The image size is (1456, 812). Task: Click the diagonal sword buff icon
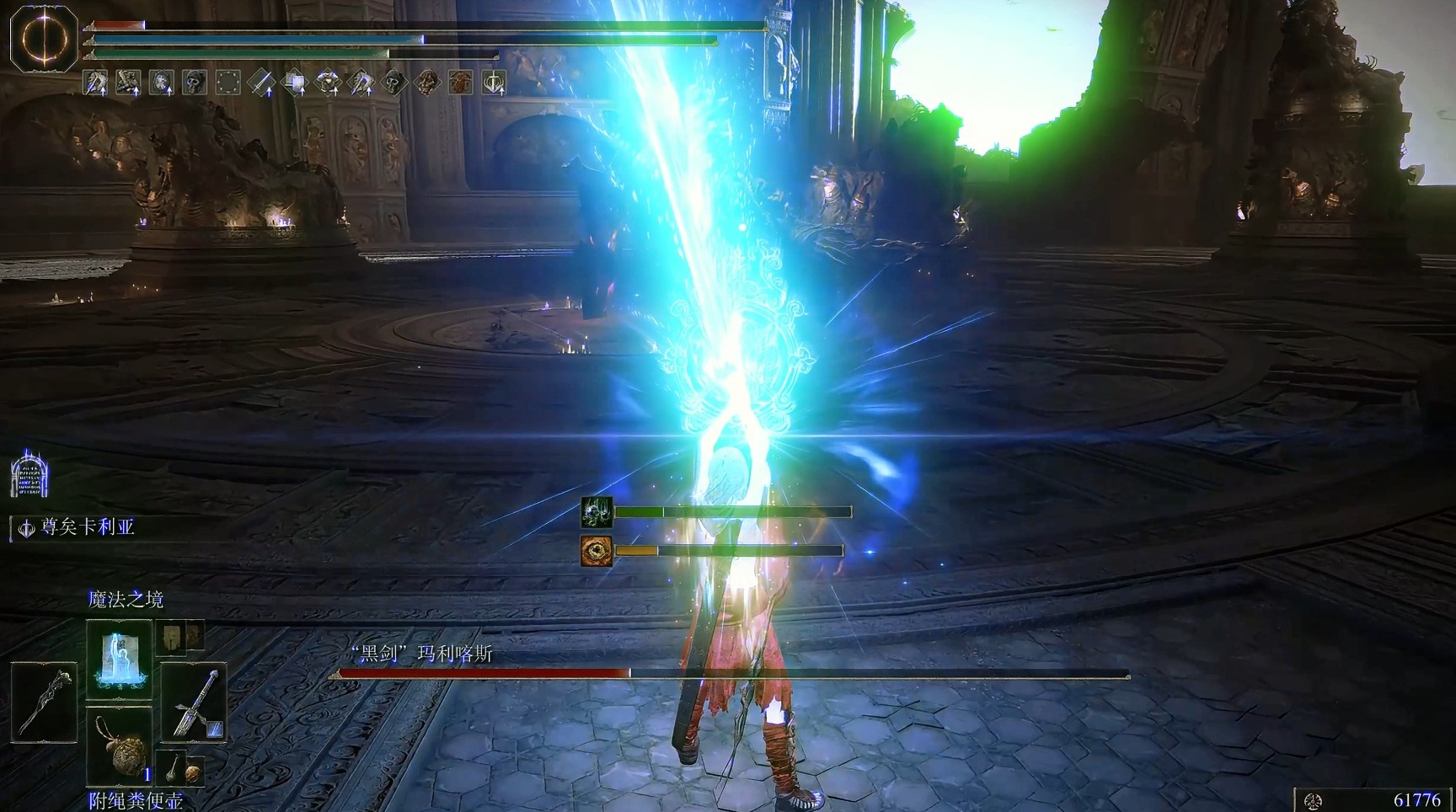coord(261,83)
